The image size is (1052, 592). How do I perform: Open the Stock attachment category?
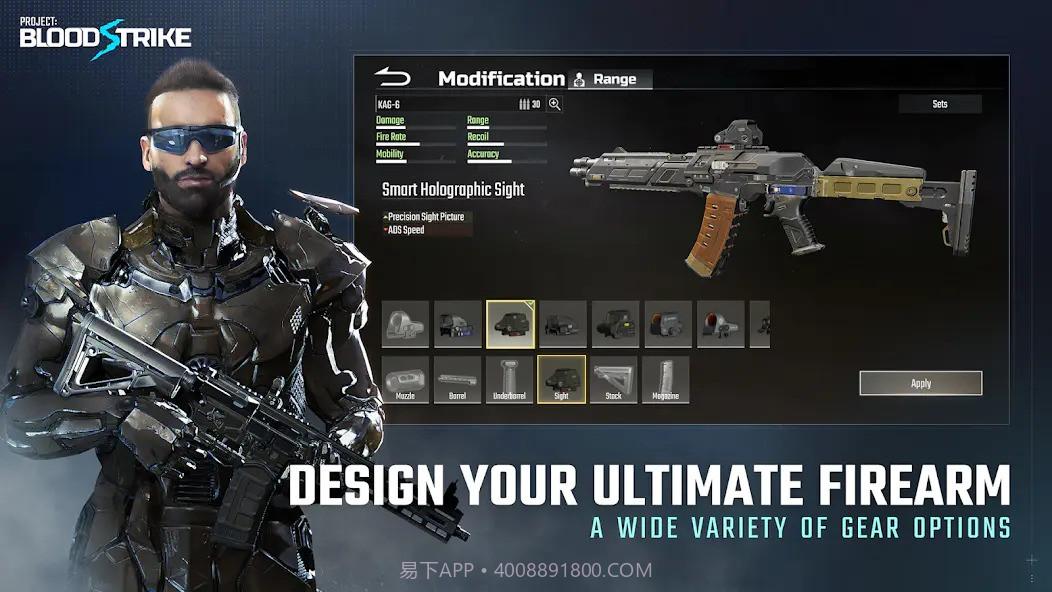click(613, 380)
